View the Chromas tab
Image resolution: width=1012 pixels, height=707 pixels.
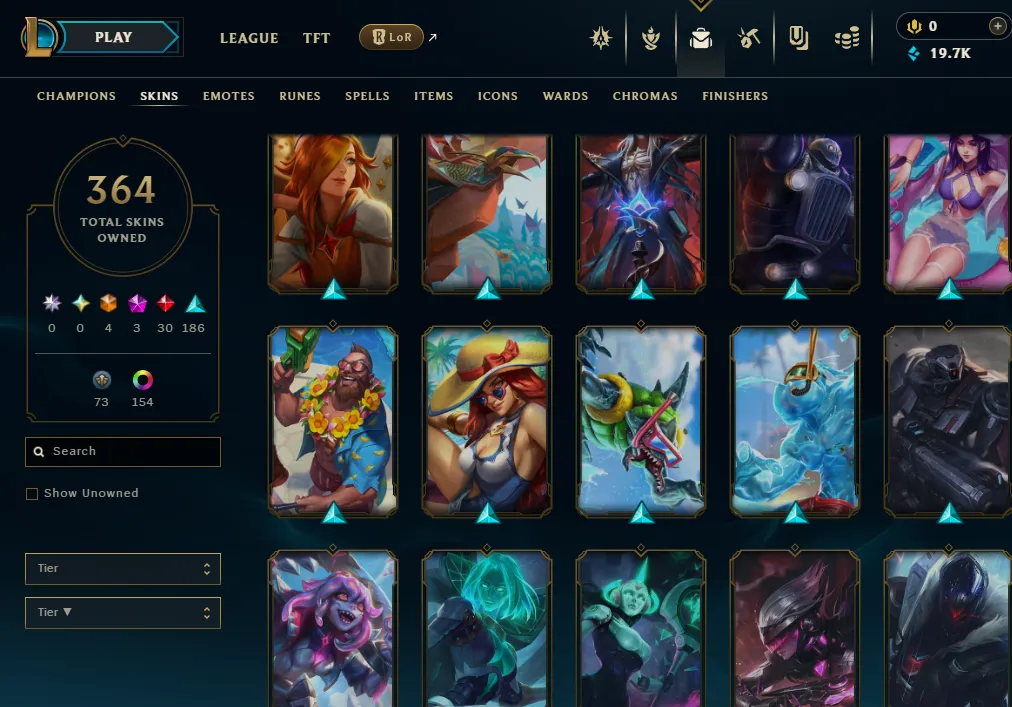pos(645,96)
